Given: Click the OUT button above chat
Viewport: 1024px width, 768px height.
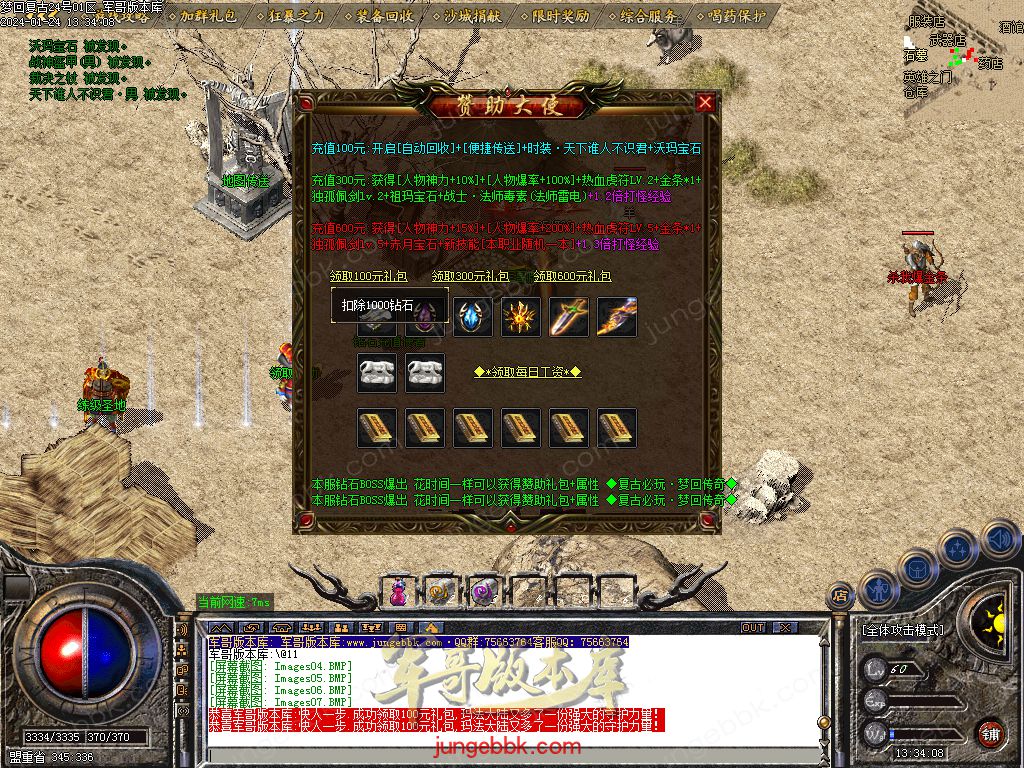Looking at the screenshot, I should [x=753, y=628].
